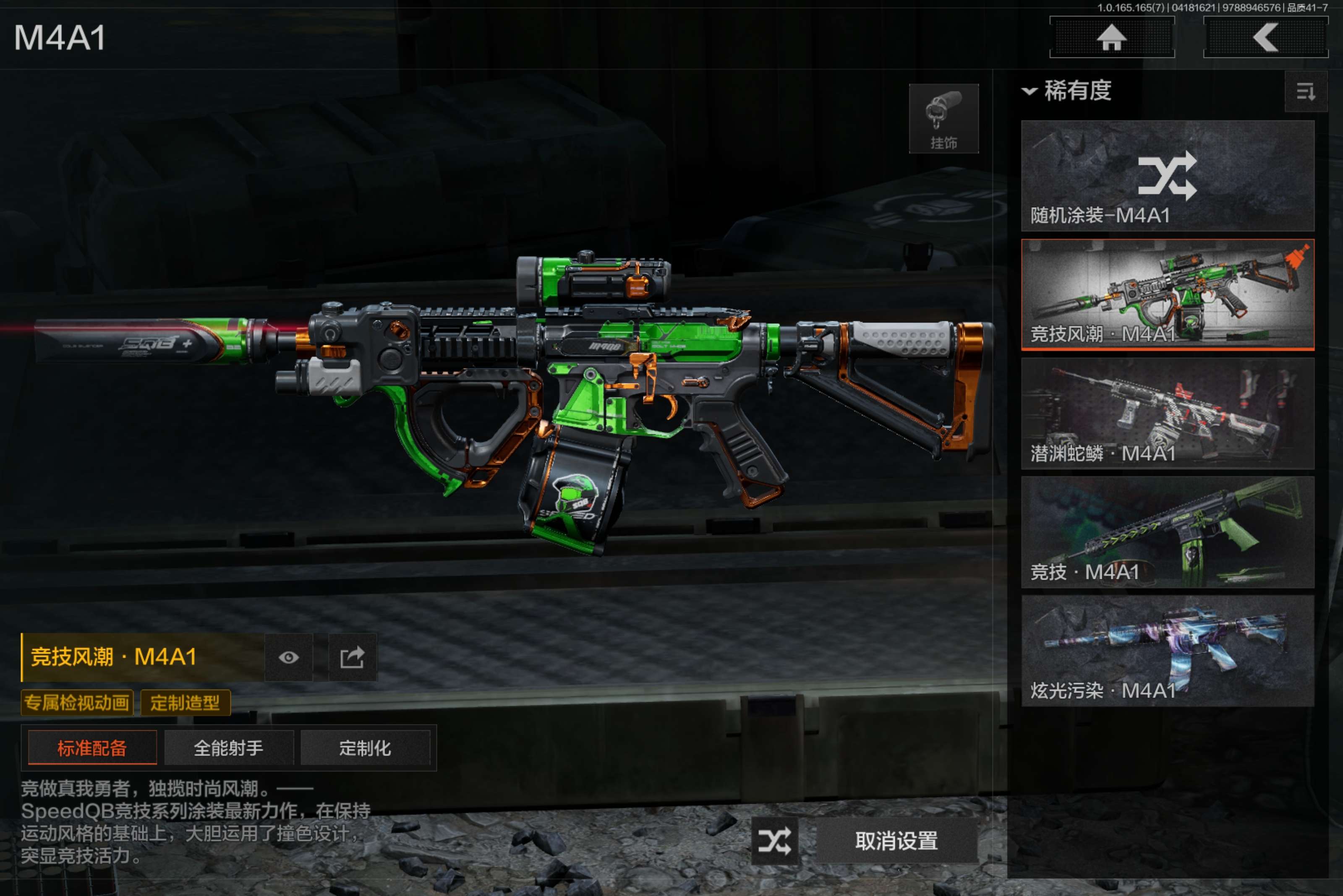This screenshot has height=896, width=1343.
Task: Show the 定制造型 tag details
Action: (x=185, y=702)
